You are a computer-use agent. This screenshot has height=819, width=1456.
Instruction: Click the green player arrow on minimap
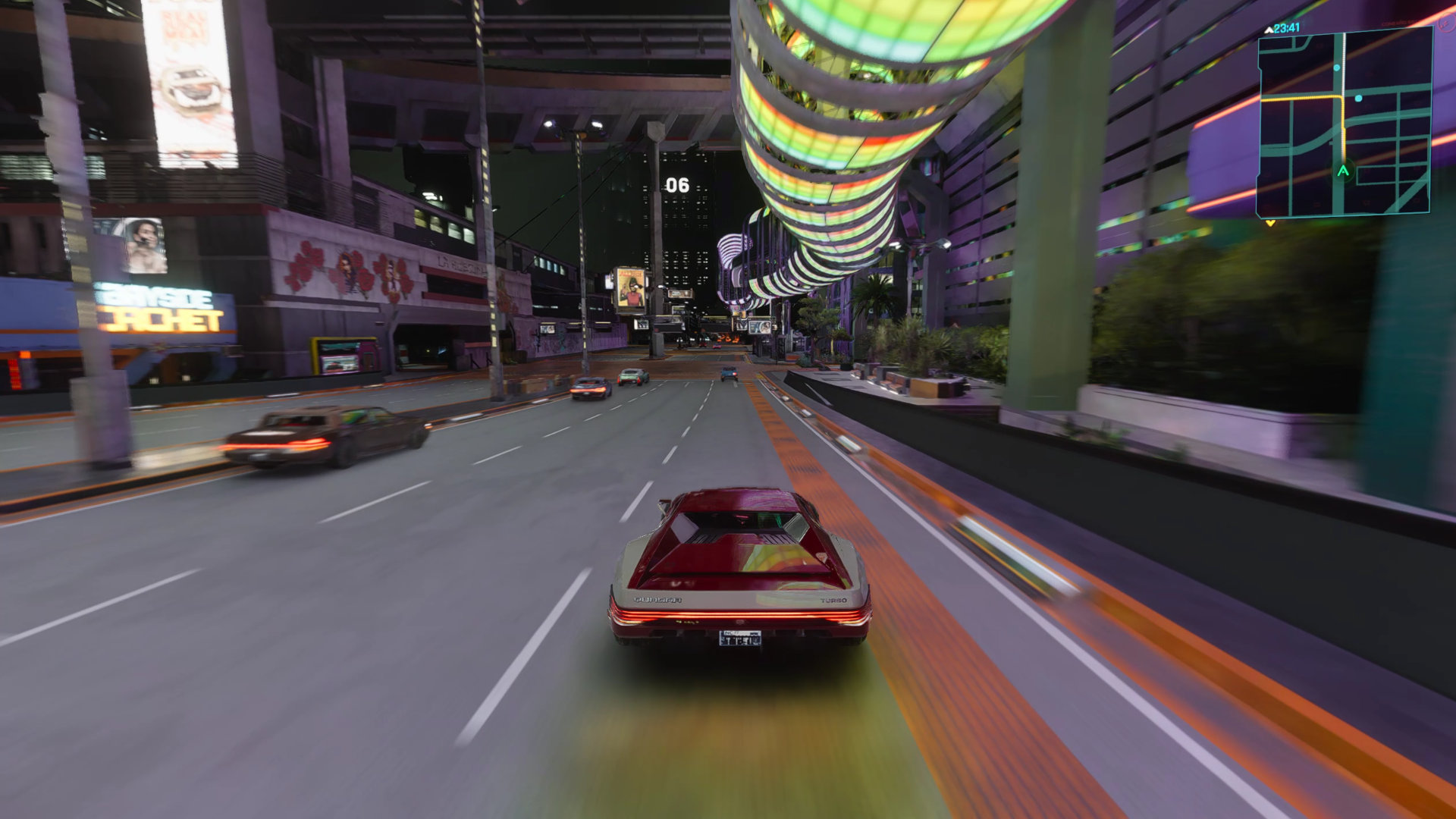click(x=1343, y=171)
